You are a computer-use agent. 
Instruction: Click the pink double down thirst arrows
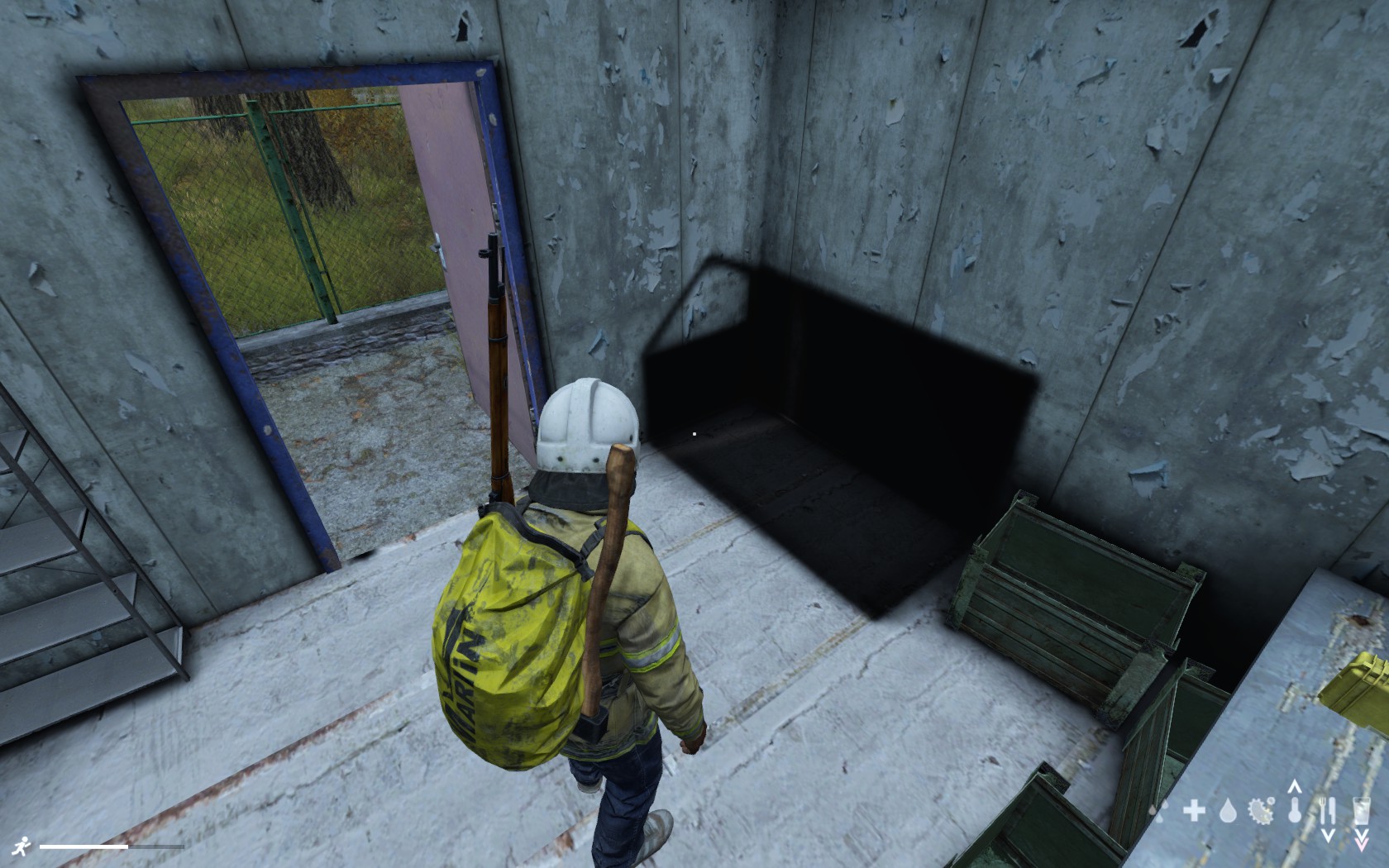tap(1362, 842)
